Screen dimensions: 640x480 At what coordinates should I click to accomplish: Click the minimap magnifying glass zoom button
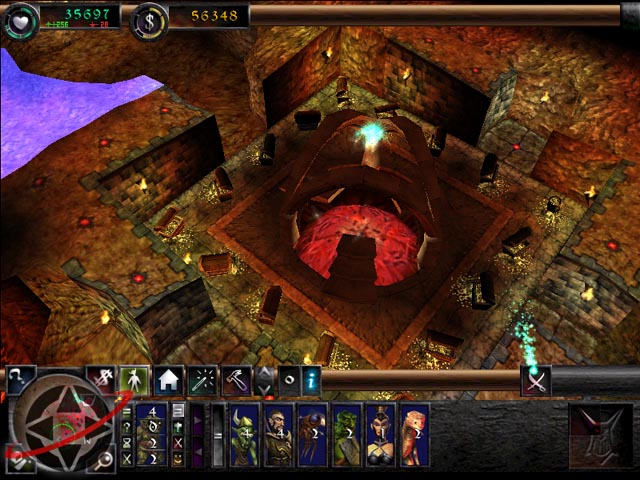pos(104,460)
